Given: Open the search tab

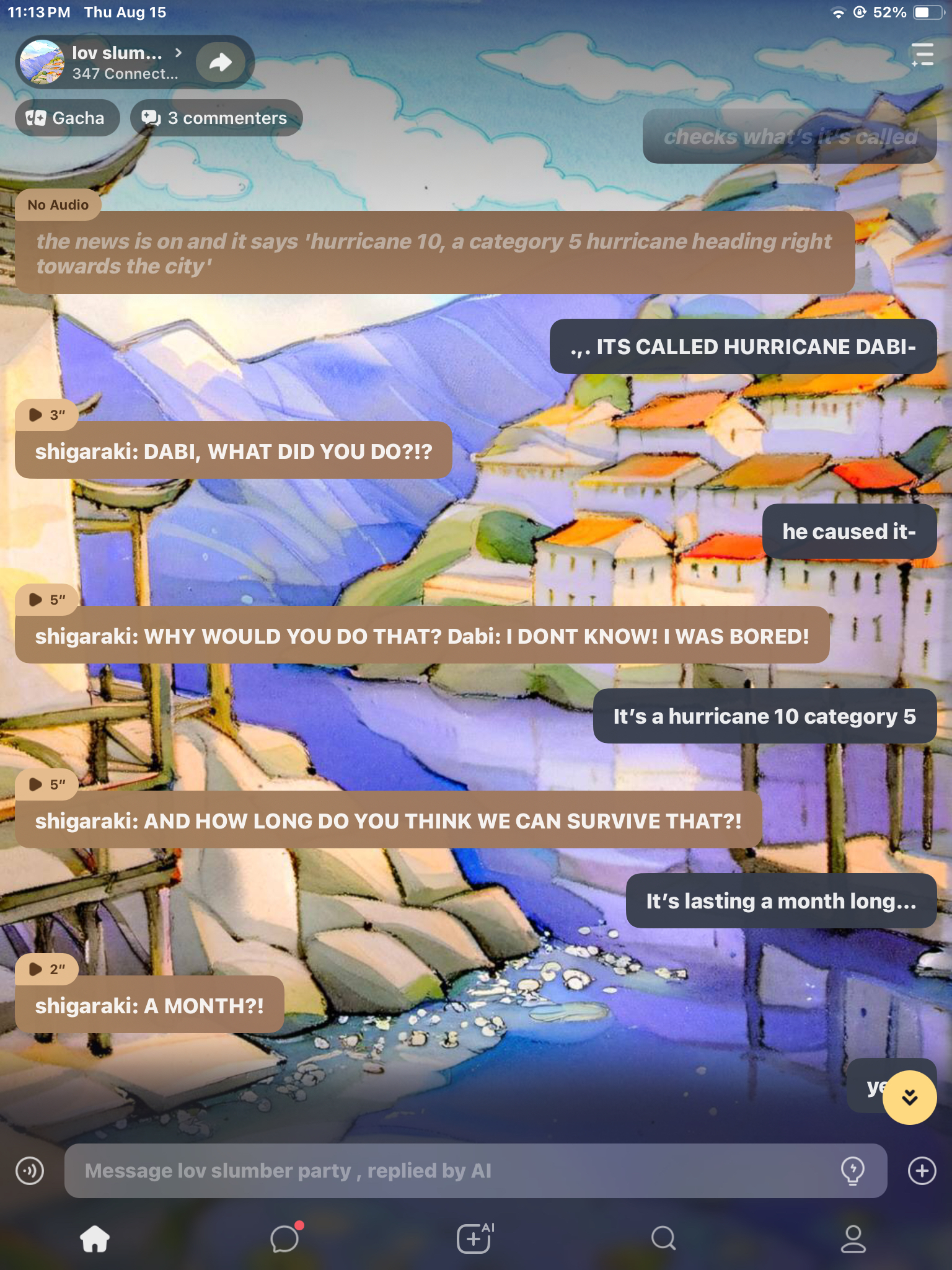Looking at the screenshot, I should tap(663, 1239).
